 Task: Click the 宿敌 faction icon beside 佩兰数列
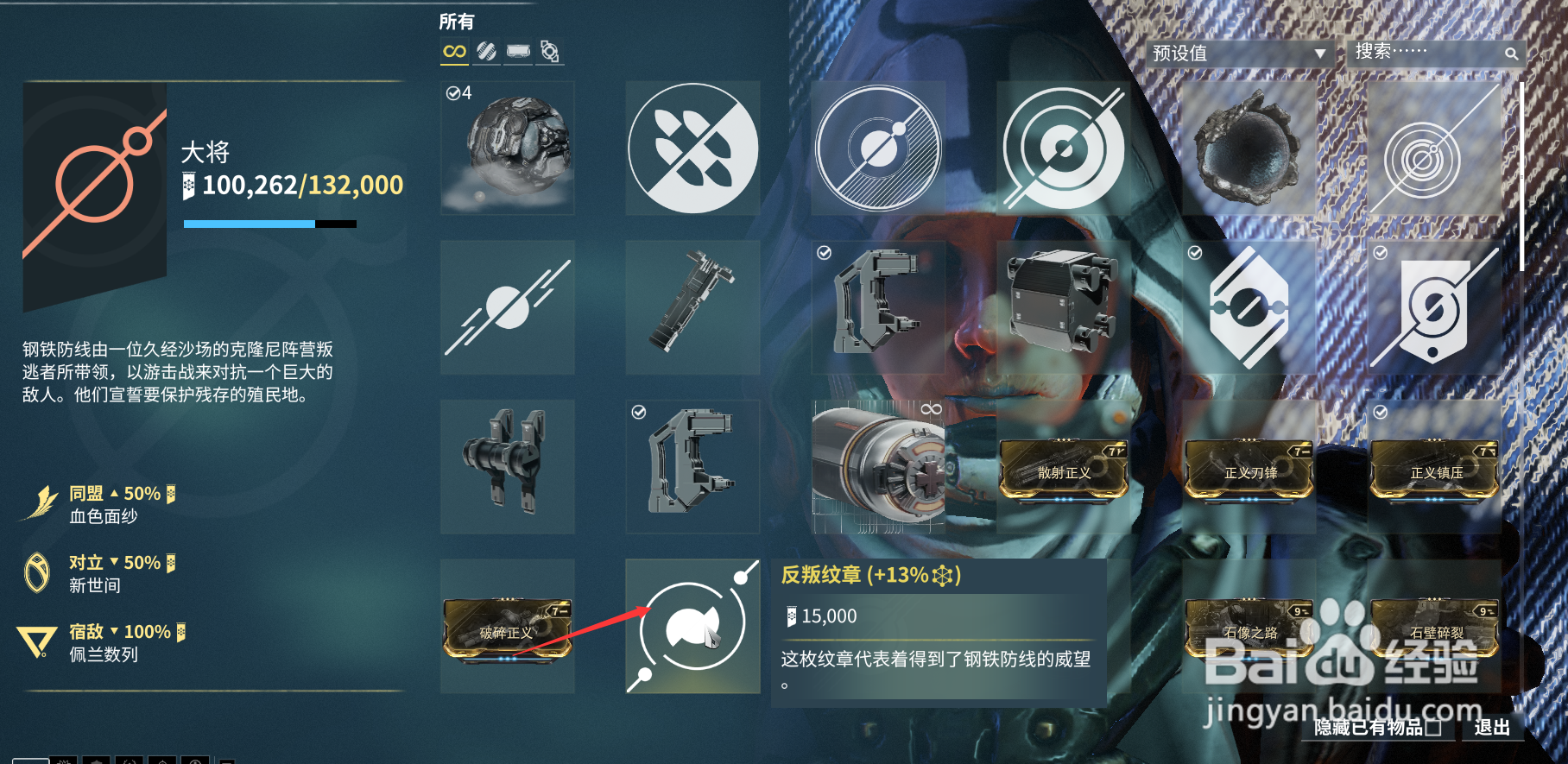pyautogui.click(x=37, y=639)
